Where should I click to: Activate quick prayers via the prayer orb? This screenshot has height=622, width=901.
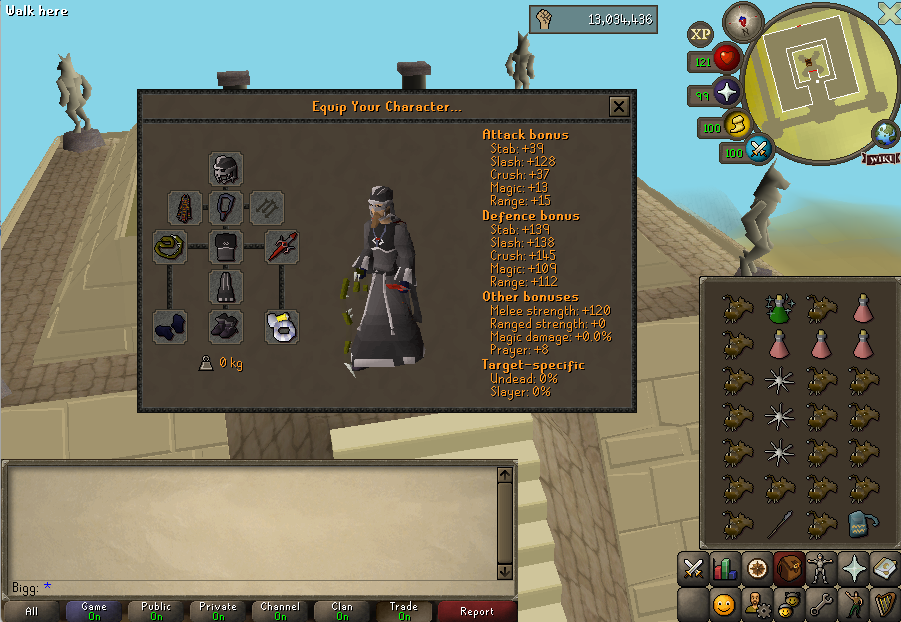point(726,94)
